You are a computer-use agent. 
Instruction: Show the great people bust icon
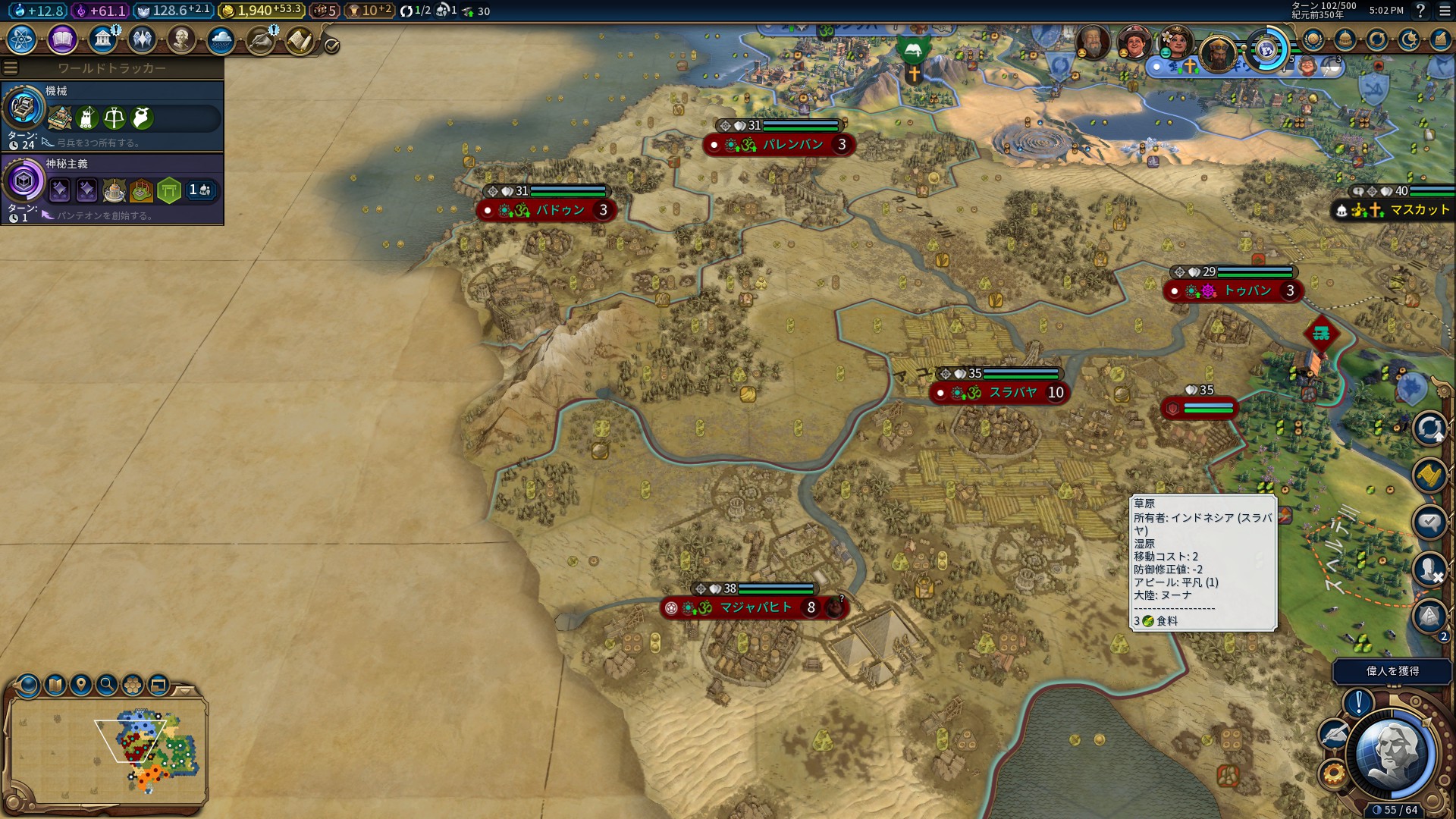click(181, 39)
